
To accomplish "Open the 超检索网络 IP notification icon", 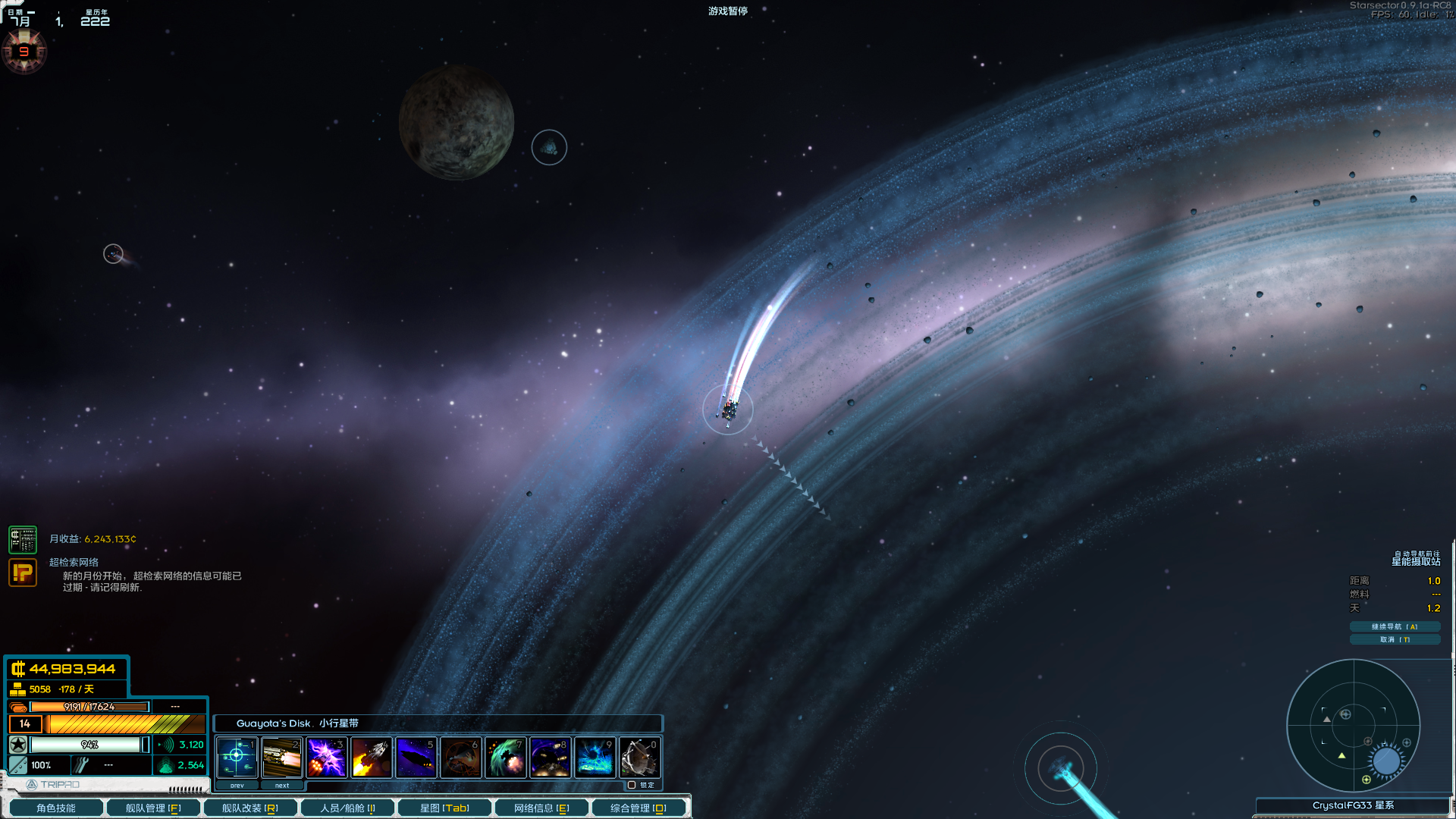I will [24, 573].
